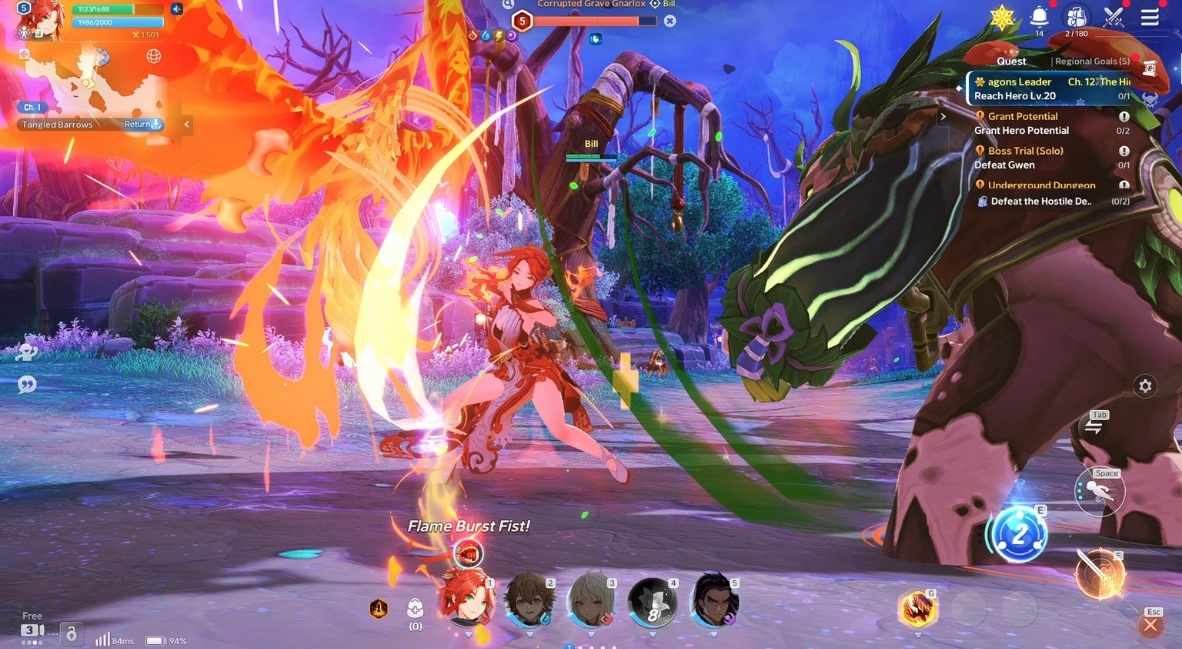This screenshot has width=1182, height=649.
Task: Open the gear settings icon
Action: tap(1145, 386)
